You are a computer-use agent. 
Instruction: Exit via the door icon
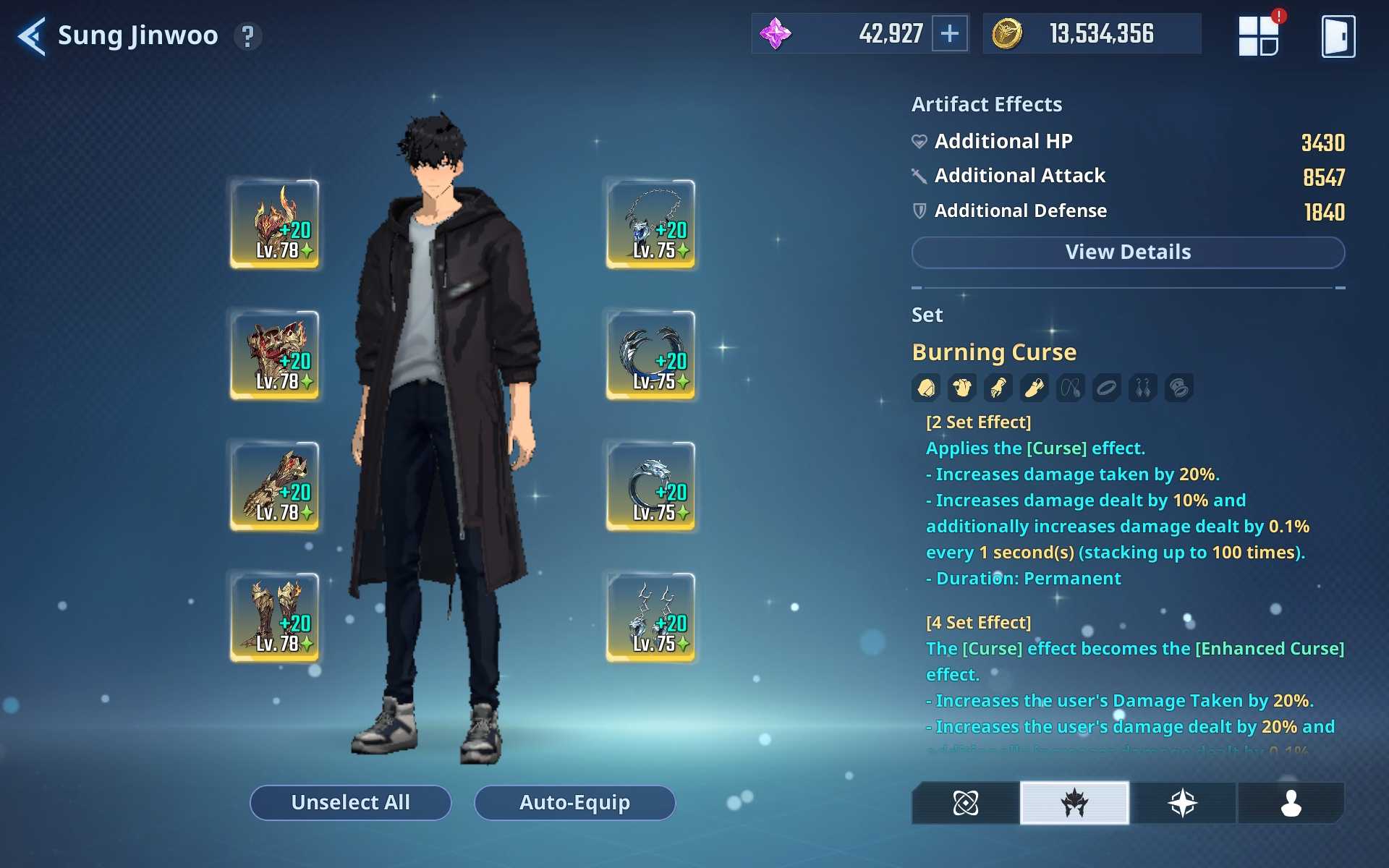pos(1338,36)
